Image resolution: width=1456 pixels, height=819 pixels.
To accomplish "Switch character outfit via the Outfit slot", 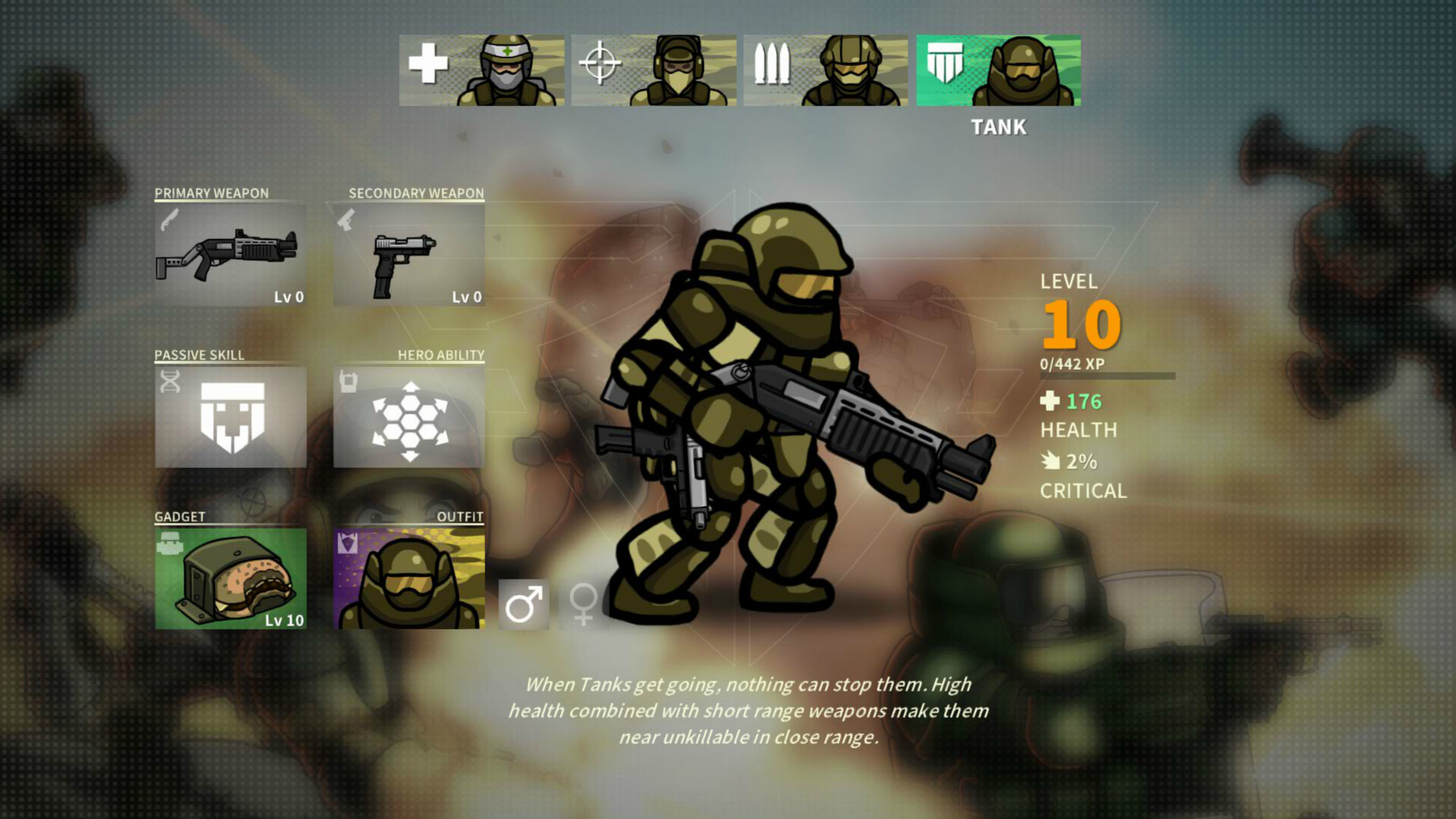I will click(x=408, y=579).
